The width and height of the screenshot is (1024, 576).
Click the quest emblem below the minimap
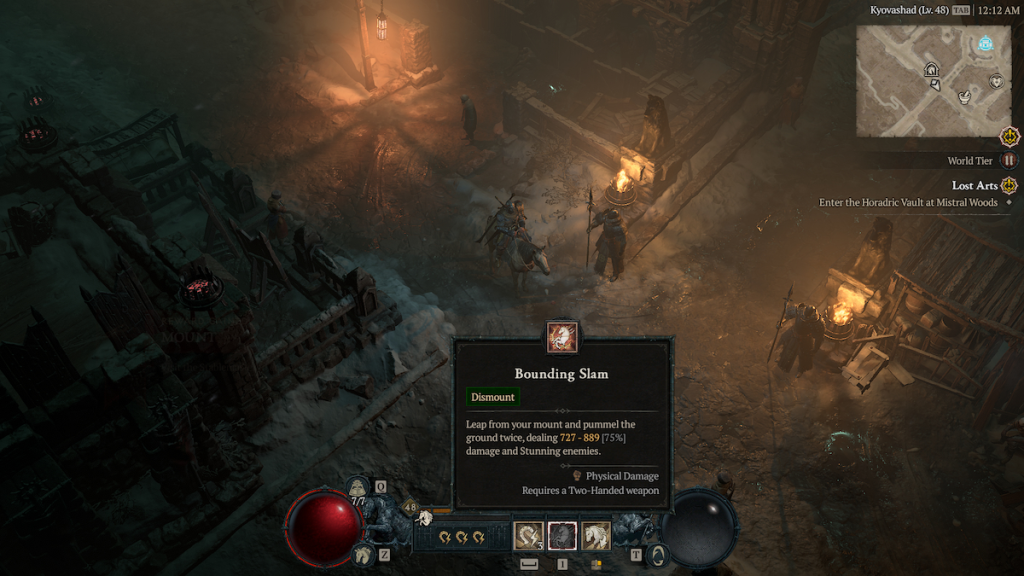[x=1010, y=137]
